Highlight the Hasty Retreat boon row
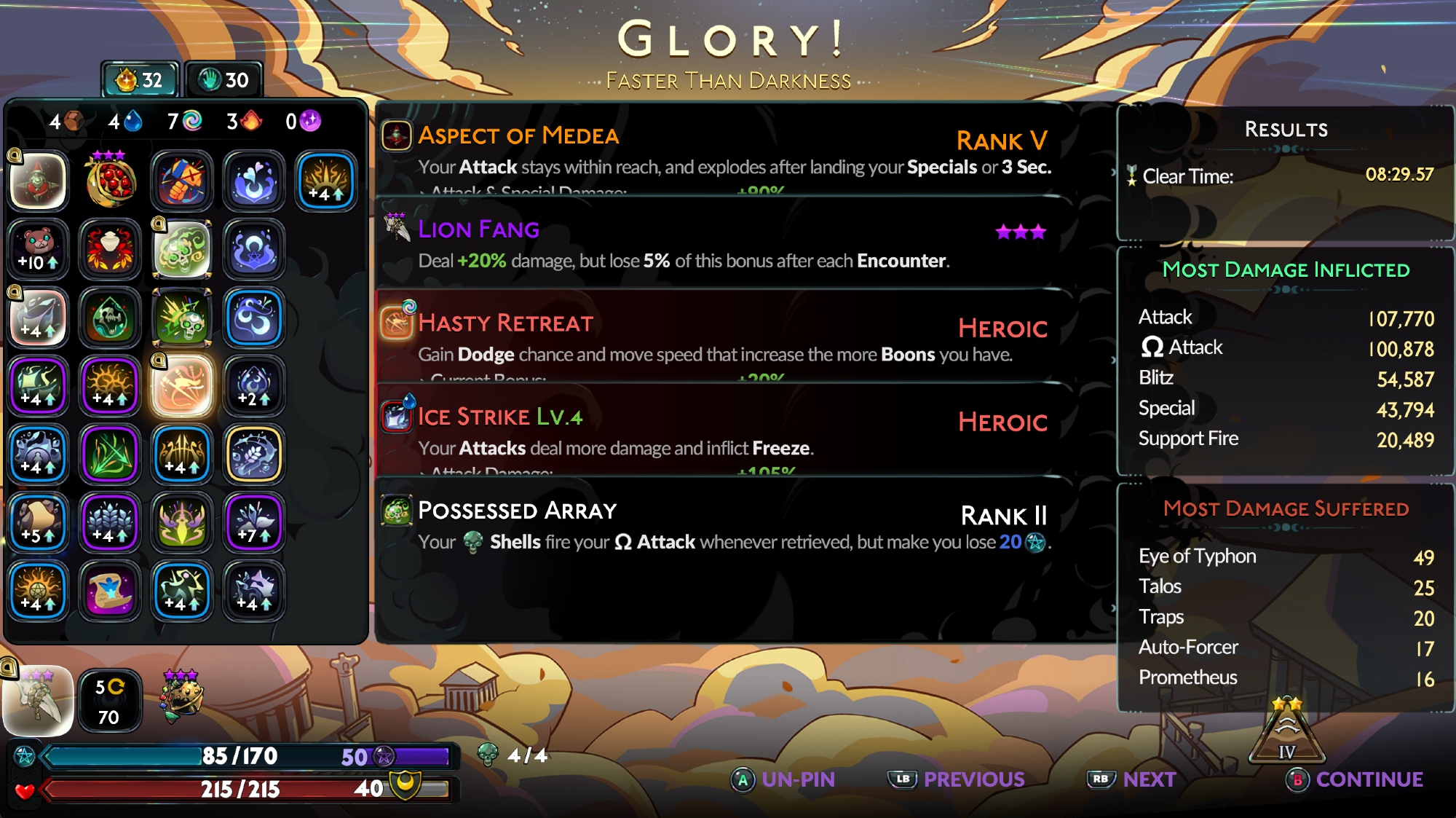The width and height of the screenshot is (1456, 818). (723, 337)
